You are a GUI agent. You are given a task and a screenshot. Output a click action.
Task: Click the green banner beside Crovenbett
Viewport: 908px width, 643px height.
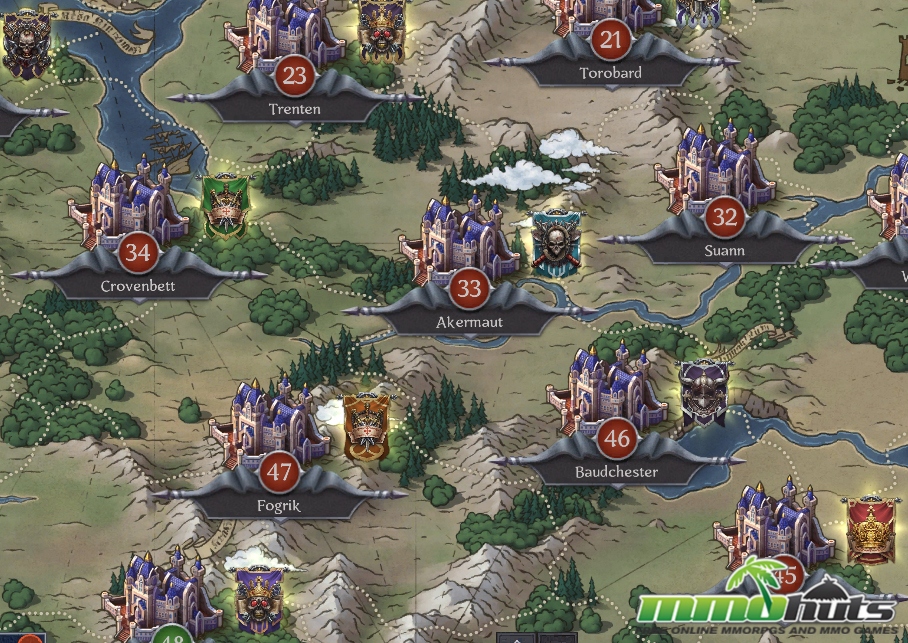pyautogui.click(x=224, y=206)
